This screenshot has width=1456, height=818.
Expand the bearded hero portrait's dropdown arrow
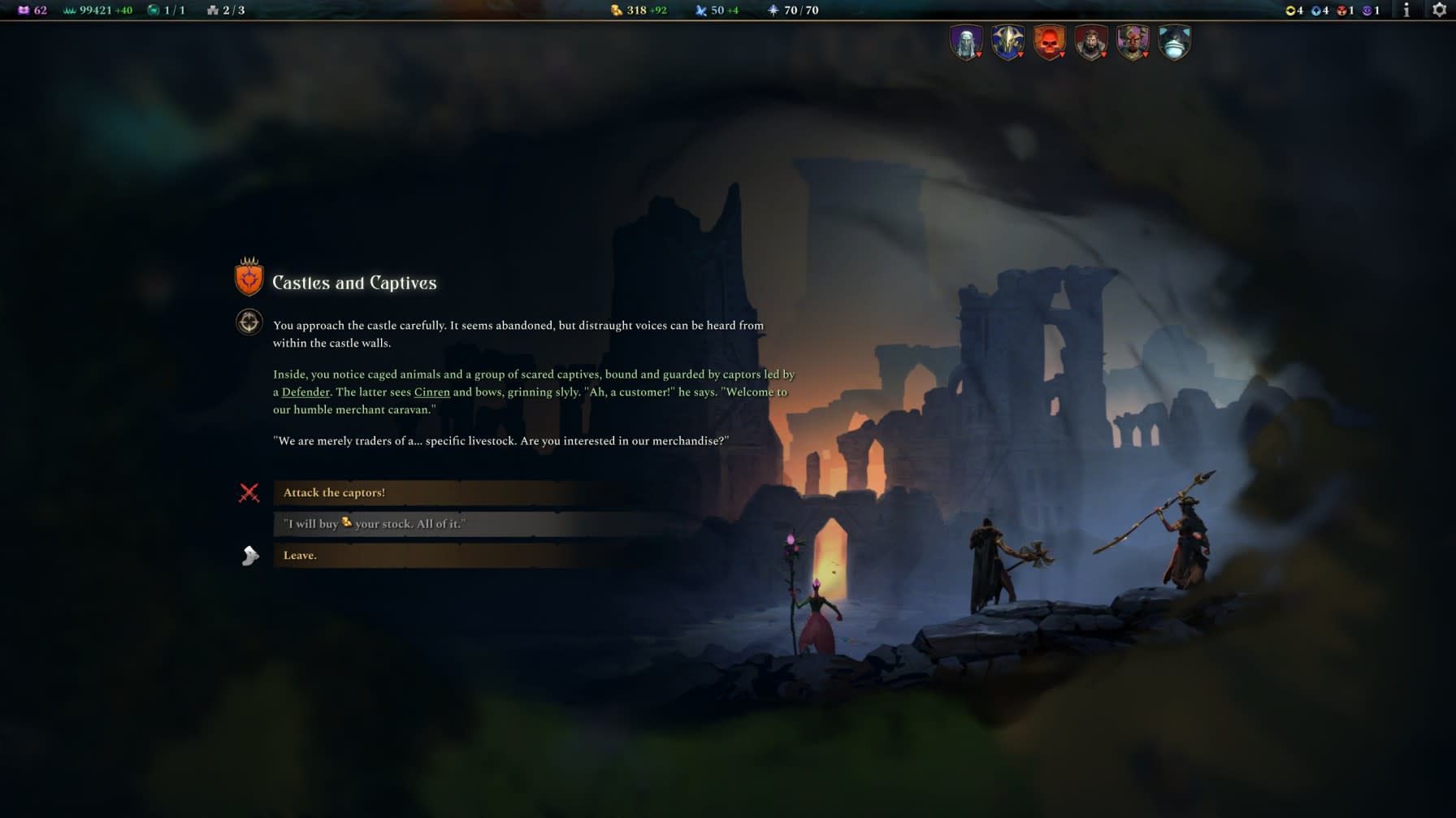point(1103,56)
